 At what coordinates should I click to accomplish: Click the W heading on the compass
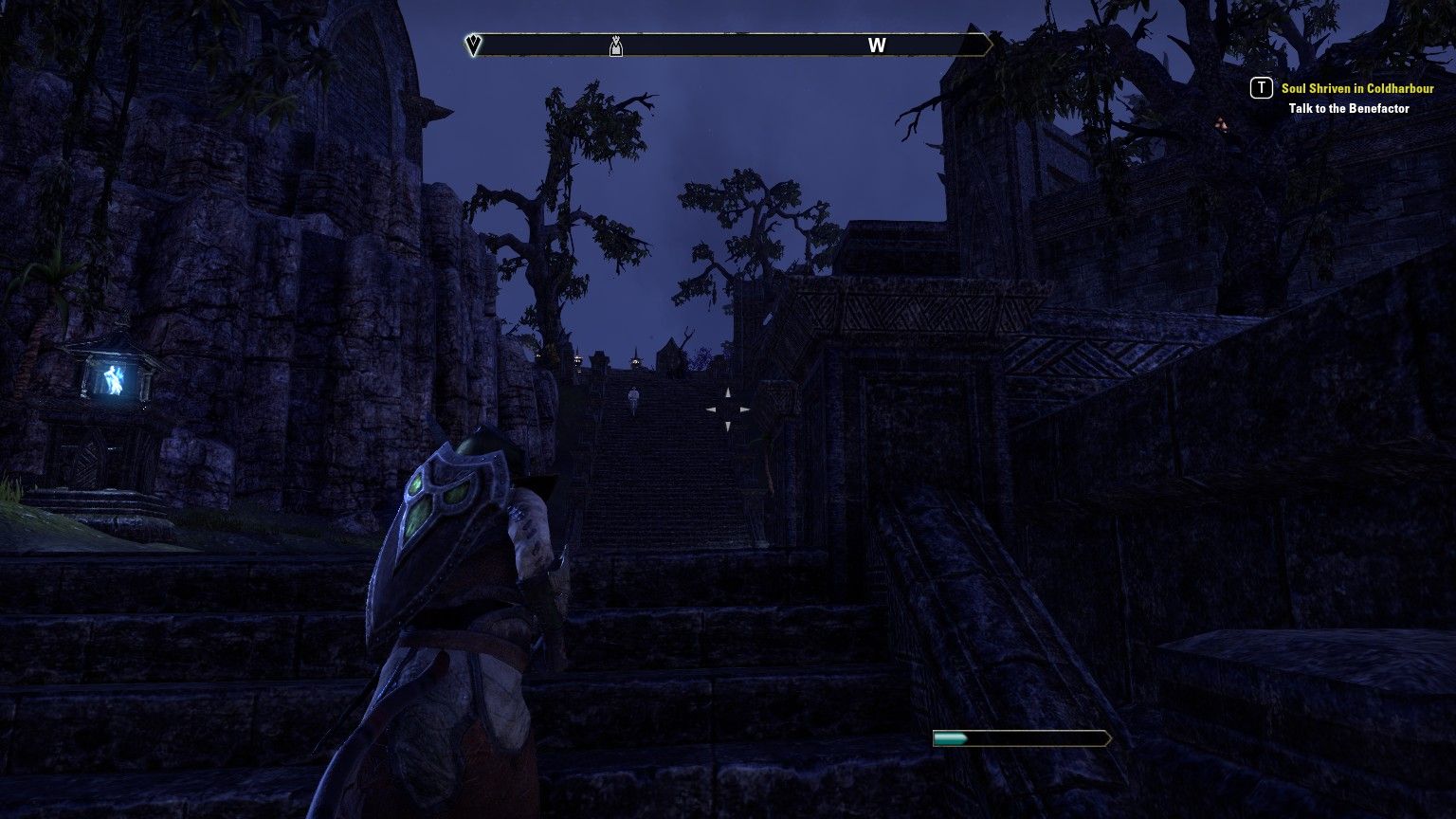point(877,45)
